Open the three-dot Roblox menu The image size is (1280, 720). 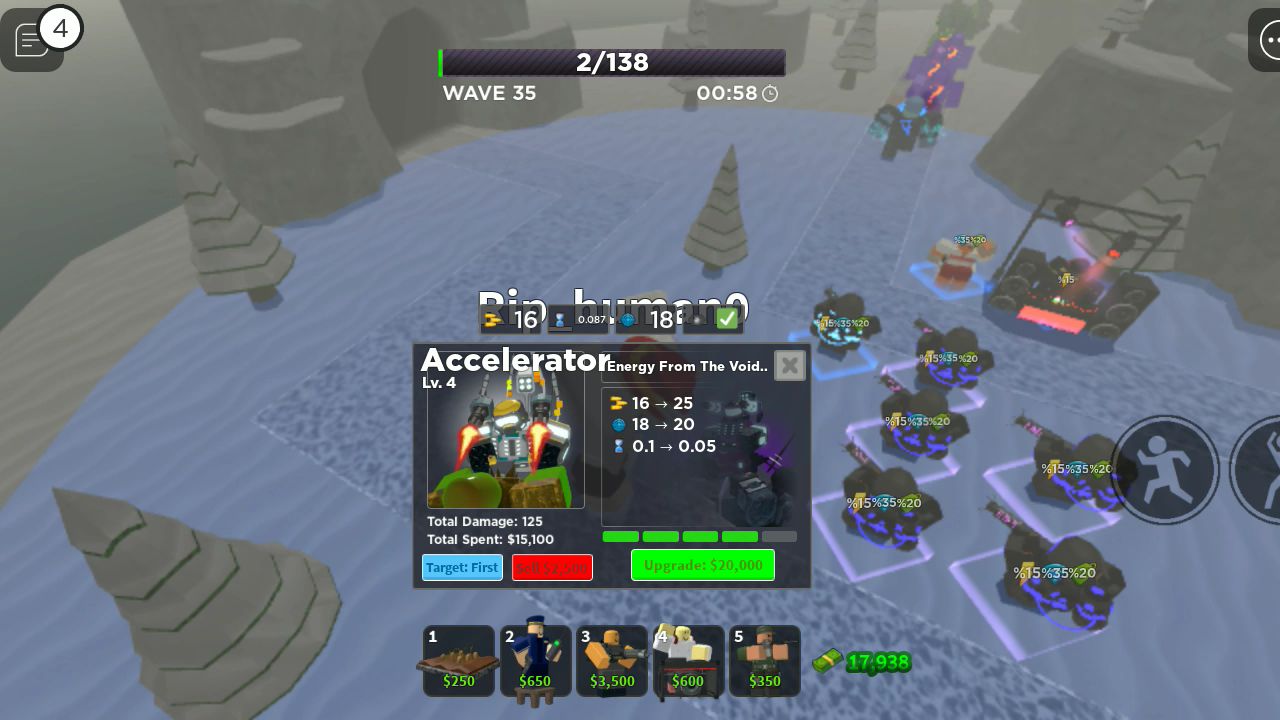(x=1268, y=41)
